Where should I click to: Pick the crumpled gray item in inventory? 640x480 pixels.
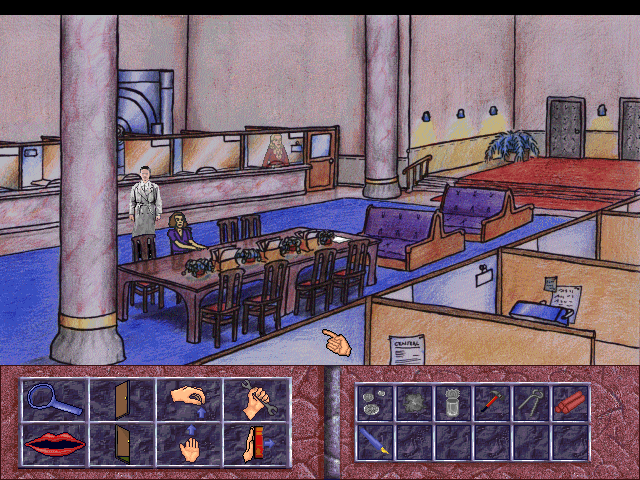coord(412,402)
